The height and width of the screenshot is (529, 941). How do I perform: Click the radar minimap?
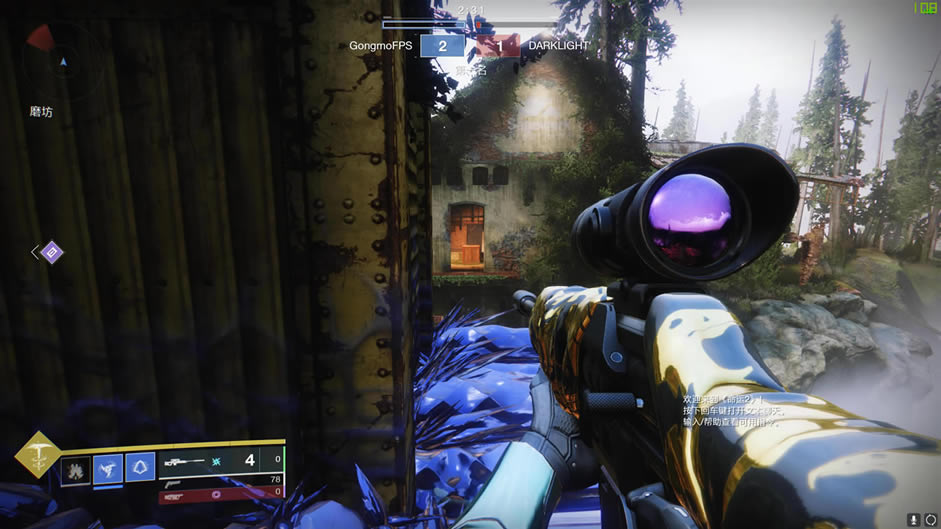(62, 58)
